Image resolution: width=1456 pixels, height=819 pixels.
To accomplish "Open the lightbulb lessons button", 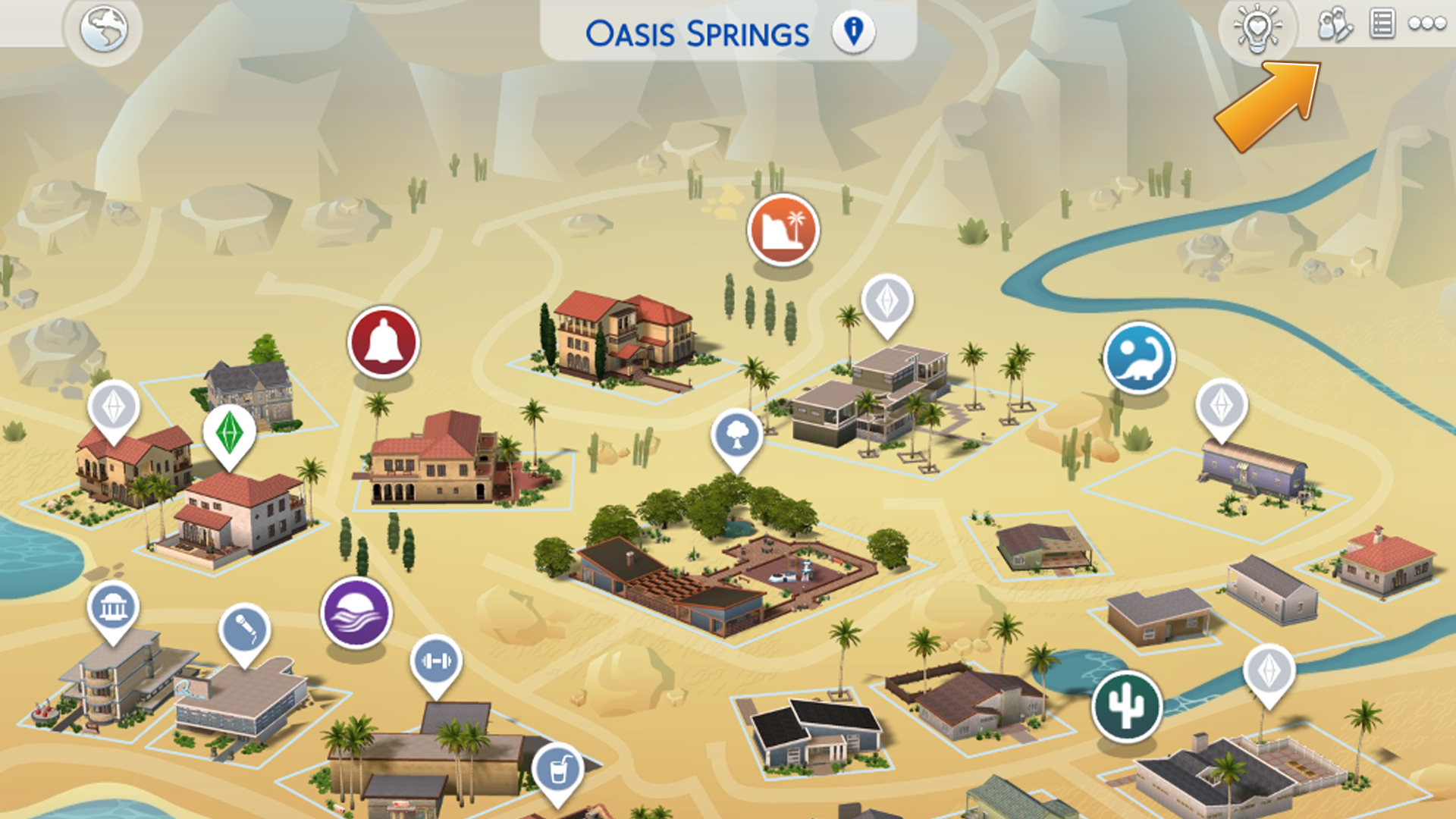I will [1257, 29].
